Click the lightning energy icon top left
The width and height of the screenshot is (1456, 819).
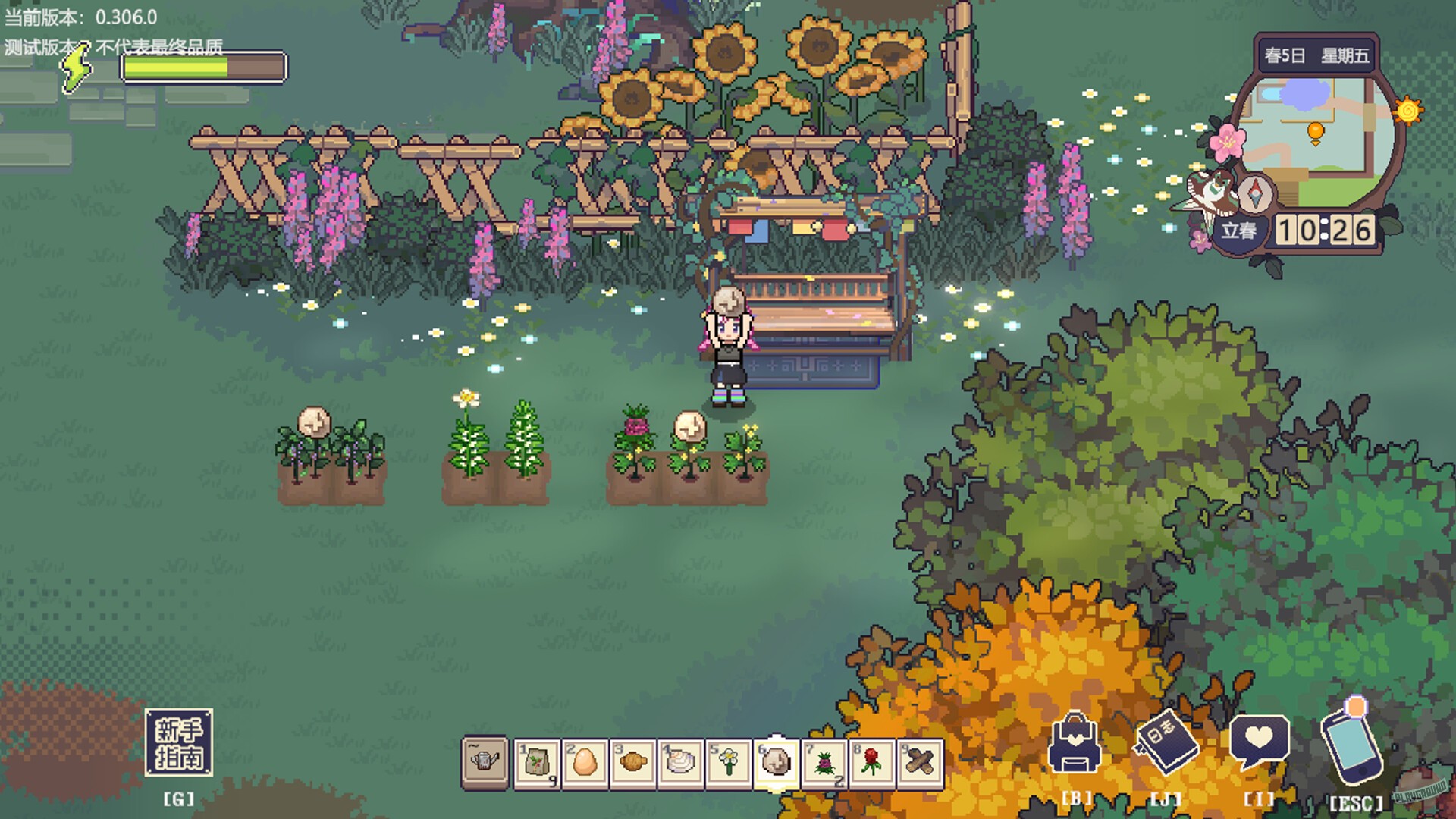point(78,68)
